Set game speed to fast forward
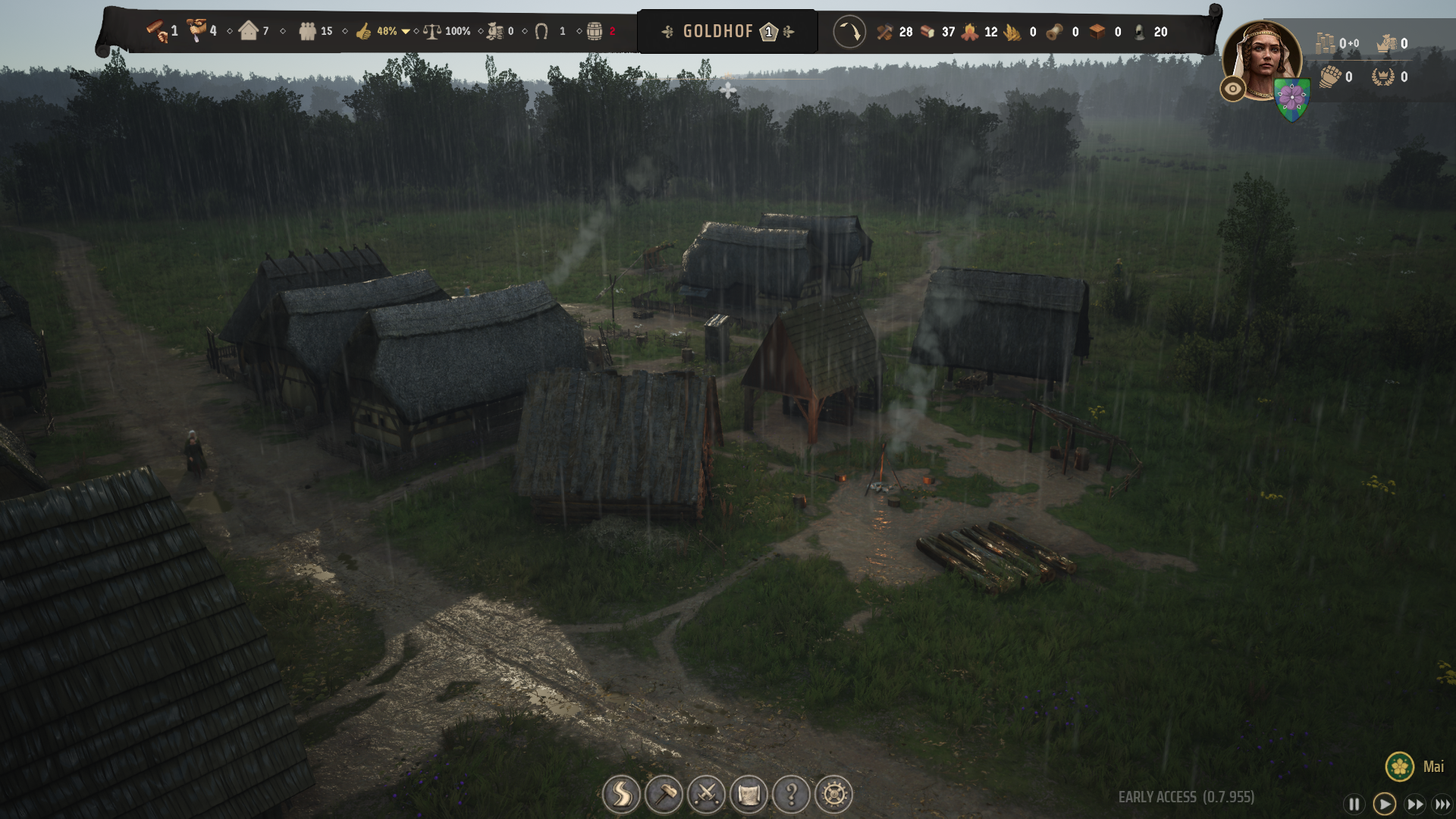Screen dimensions: 1456x819 point(1414,804)
